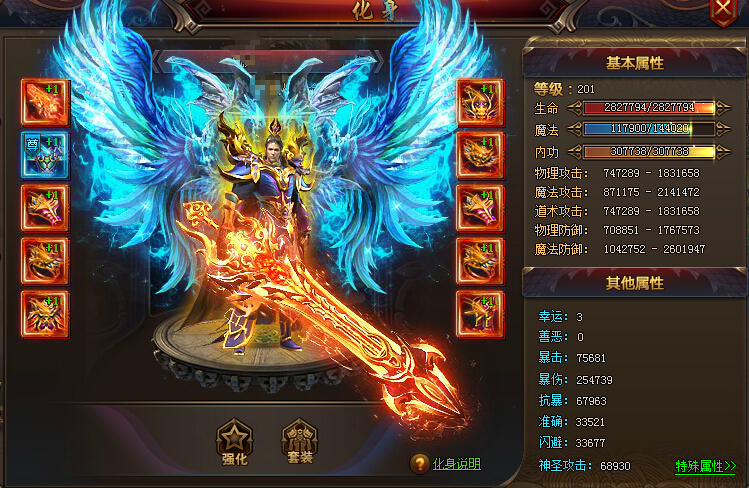Image resolution: width=749 pixels, height=488 pixels.
Task: Open the 化身说明 help link
Action: (x=456, y=464)
